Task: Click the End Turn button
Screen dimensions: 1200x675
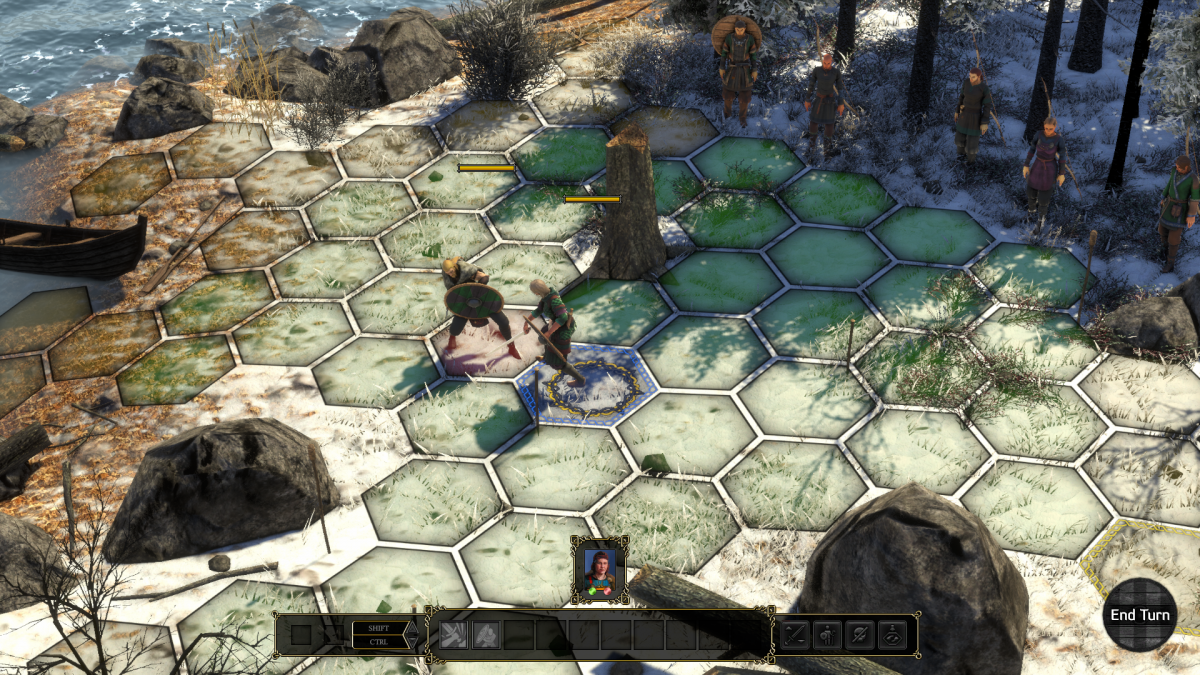Action: coord(1139,615)
